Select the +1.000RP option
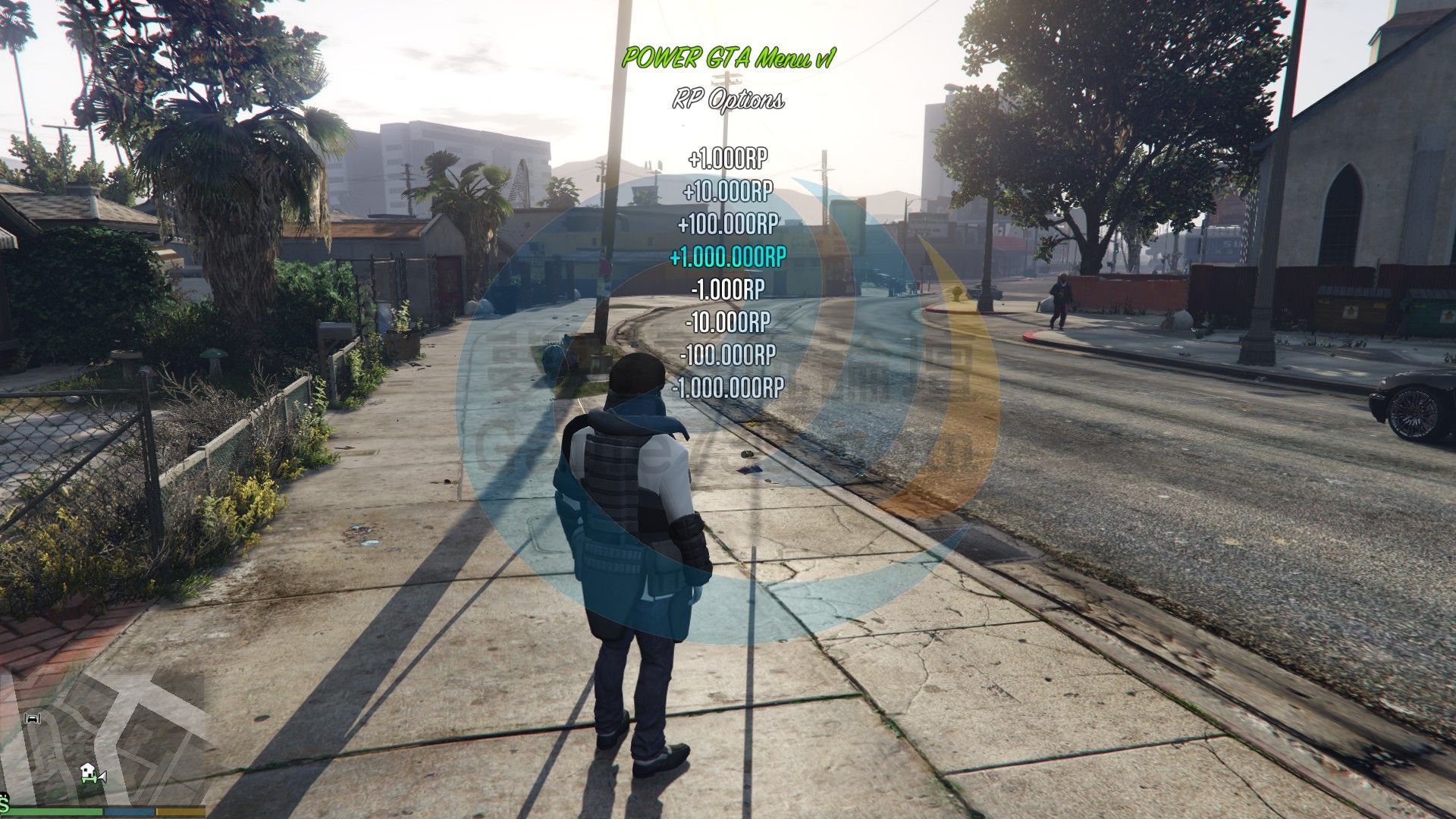 point(727,158)
